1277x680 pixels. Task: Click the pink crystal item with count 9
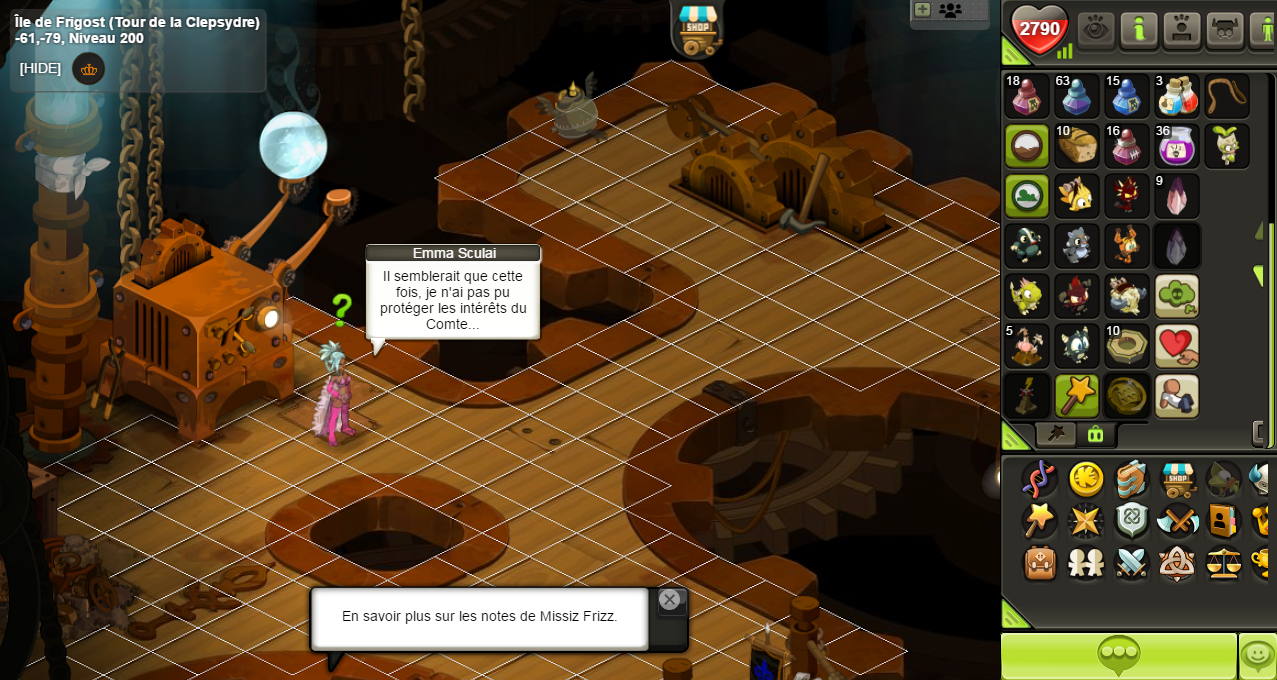pyautogui.click(x=1177, y=196)
